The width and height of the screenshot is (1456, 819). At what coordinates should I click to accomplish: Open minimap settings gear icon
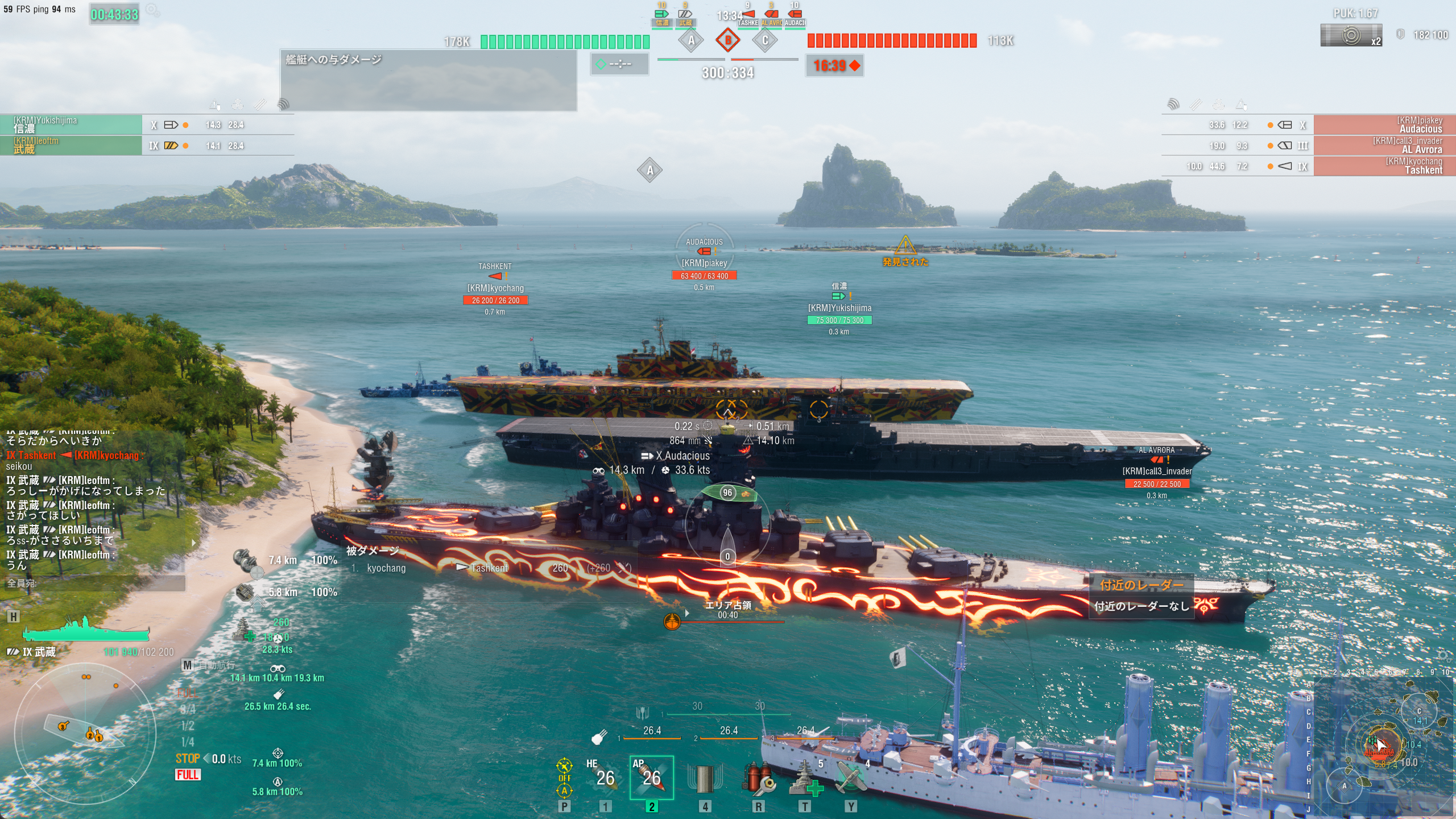pos(1444,656)
